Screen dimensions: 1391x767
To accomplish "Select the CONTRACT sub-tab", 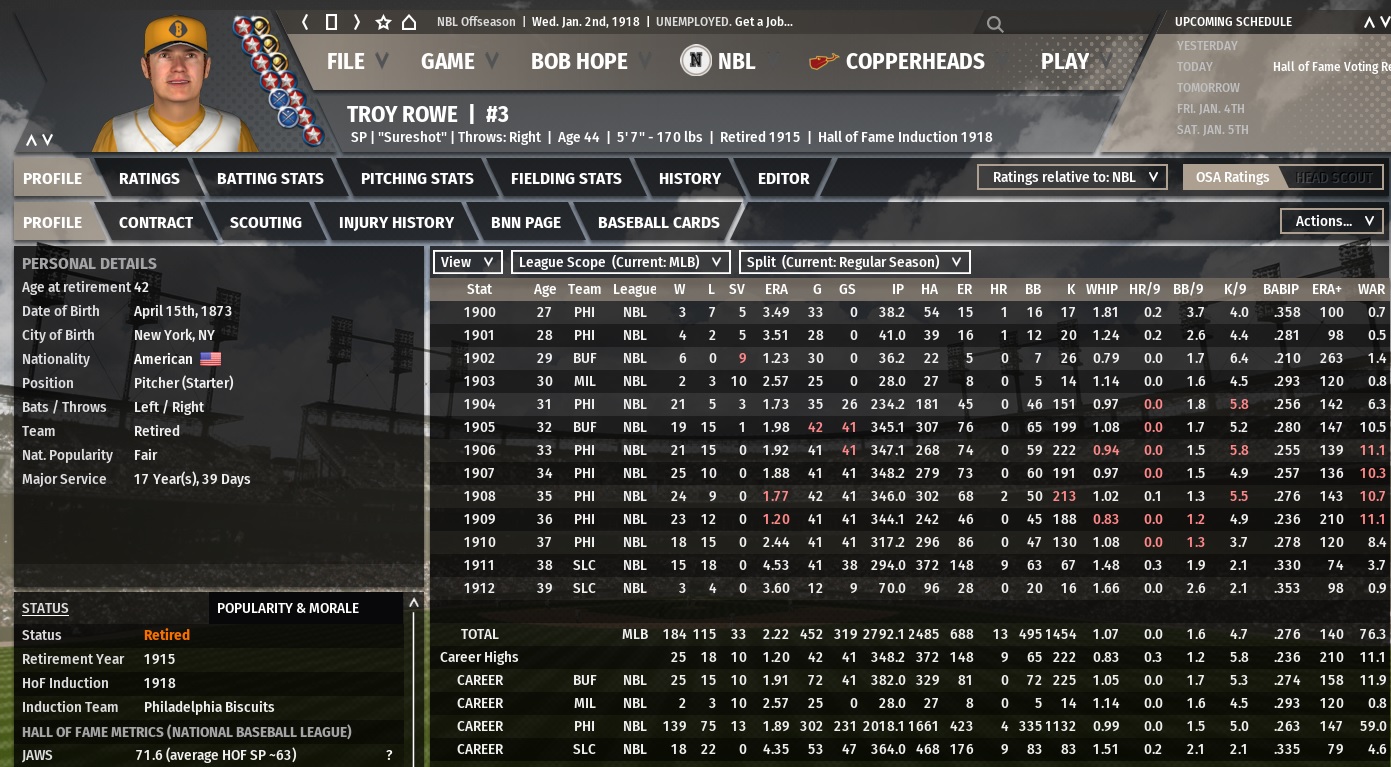I will (x=155, y=222).
